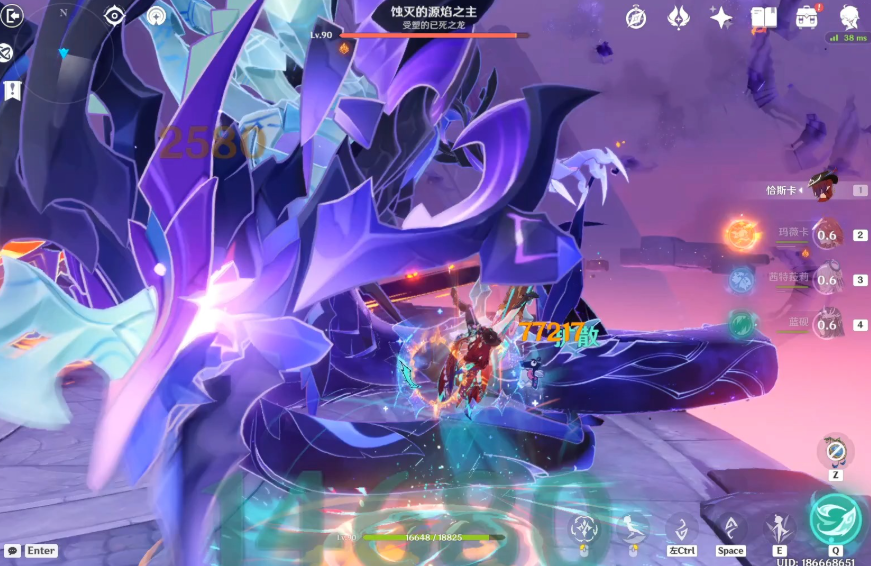This screenshot has height=566, width=871.
Task: Open the Adventurer Handbook book icon
Action: 764,17
